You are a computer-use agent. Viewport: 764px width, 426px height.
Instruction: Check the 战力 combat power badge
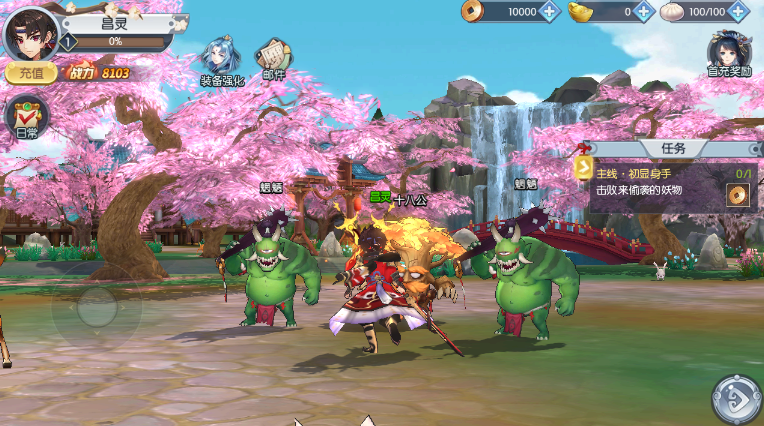(x=98, y=73)
